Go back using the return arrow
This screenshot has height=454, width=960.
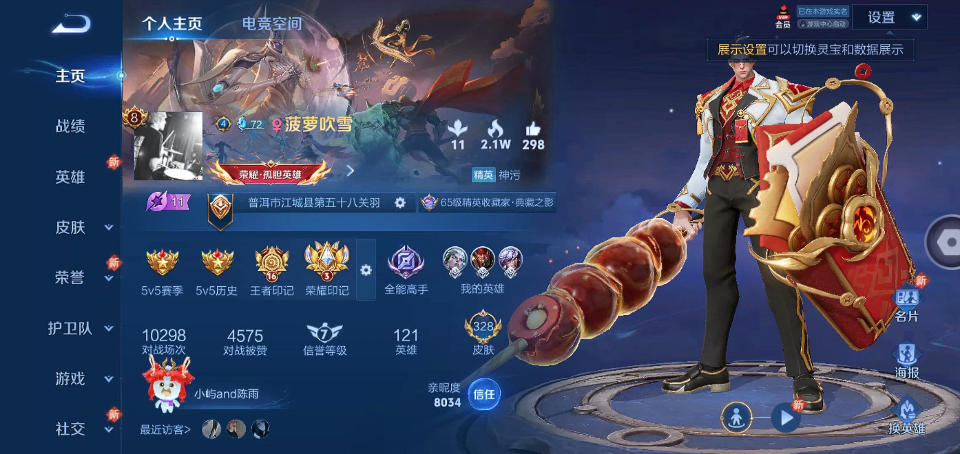pyautogui.click(x=71, y=23)
